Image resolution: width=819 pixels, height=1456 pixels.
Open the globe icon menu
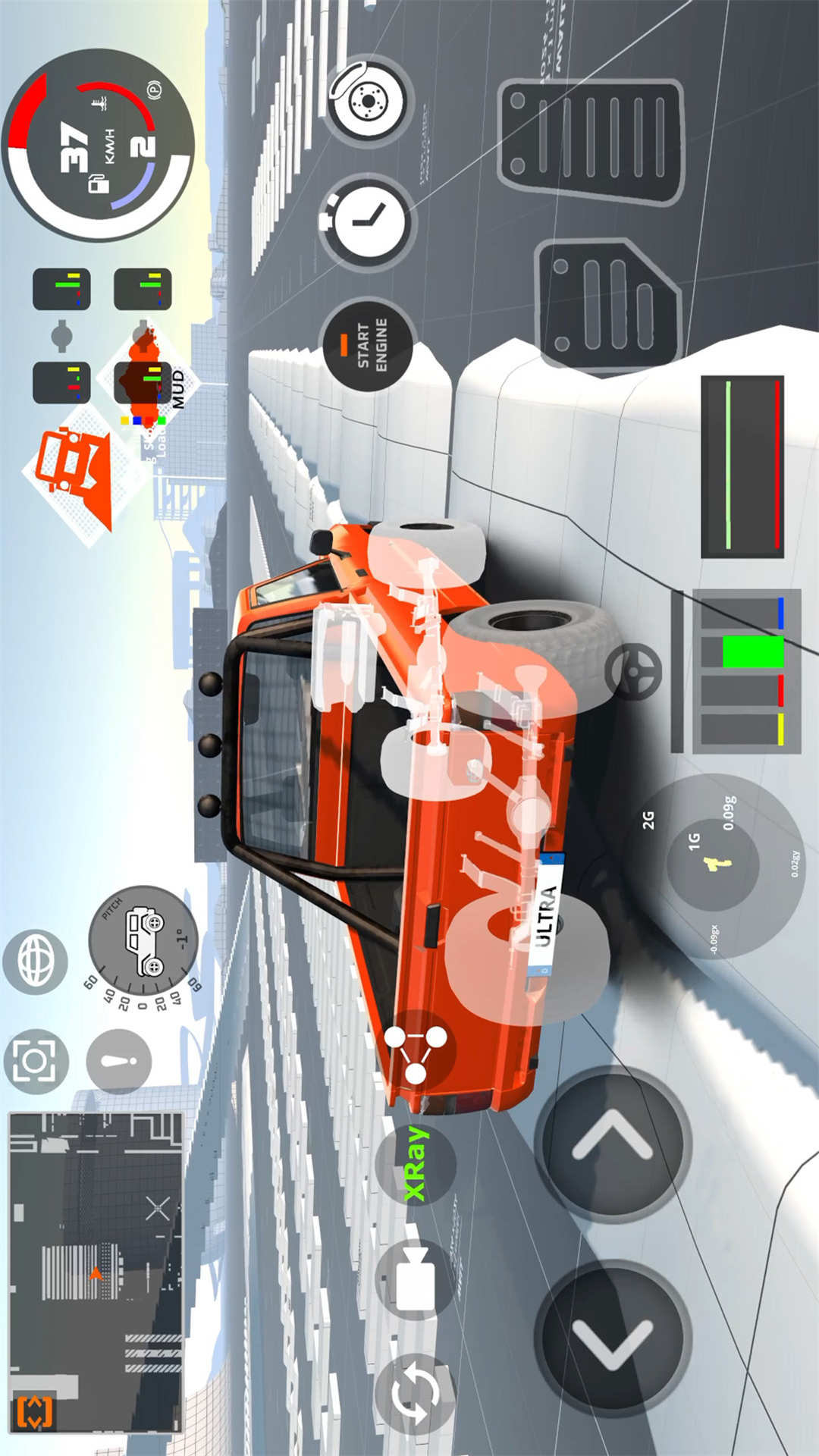36,962
